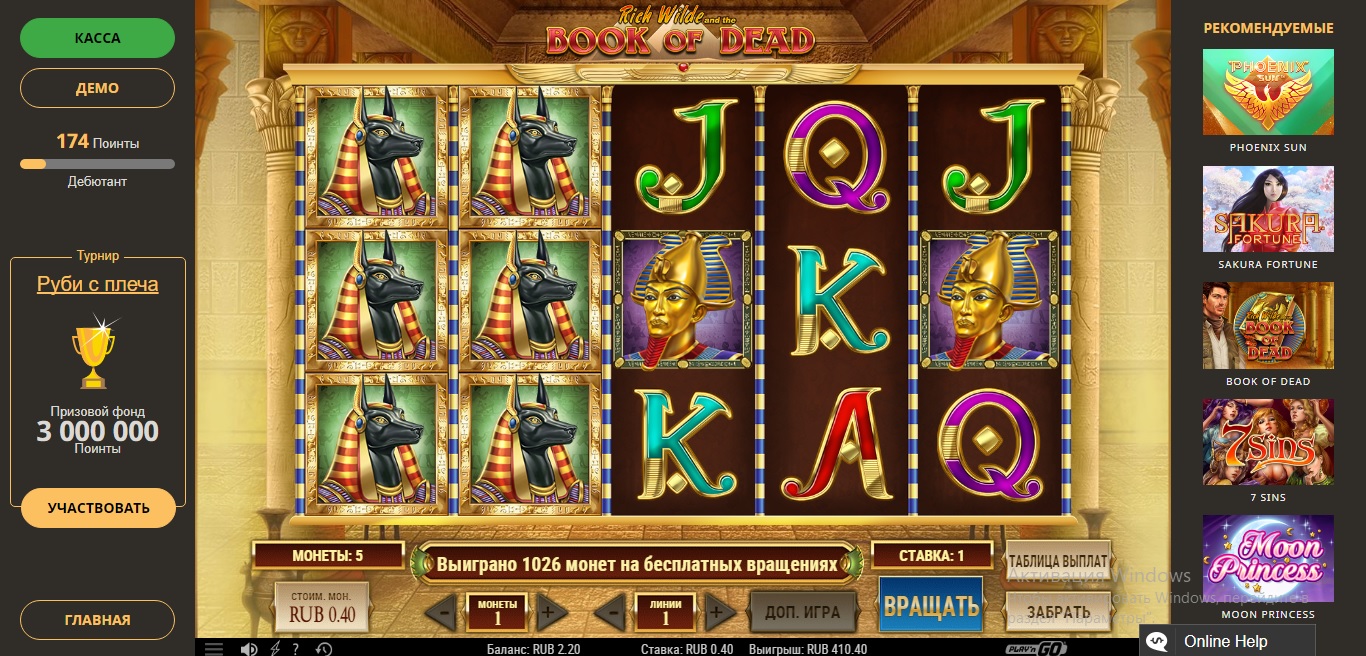Join the tournament with УЧАСТВОВАТЬ
Image resolution: width=1366 pixels, height=656 pixels.
click(98, 508)
